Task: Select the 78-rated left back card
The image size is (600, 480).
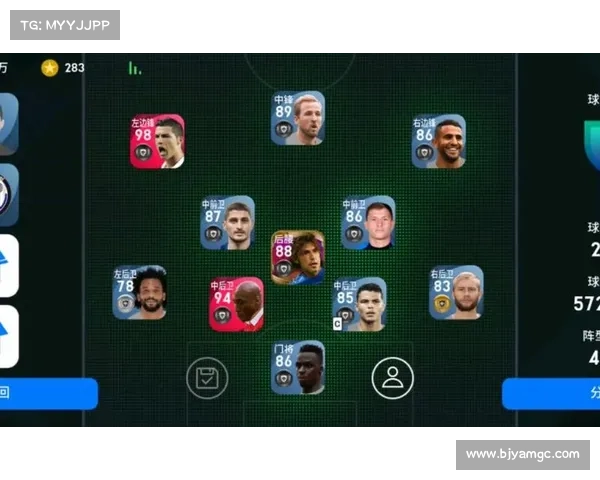Action: coord(140,292)
